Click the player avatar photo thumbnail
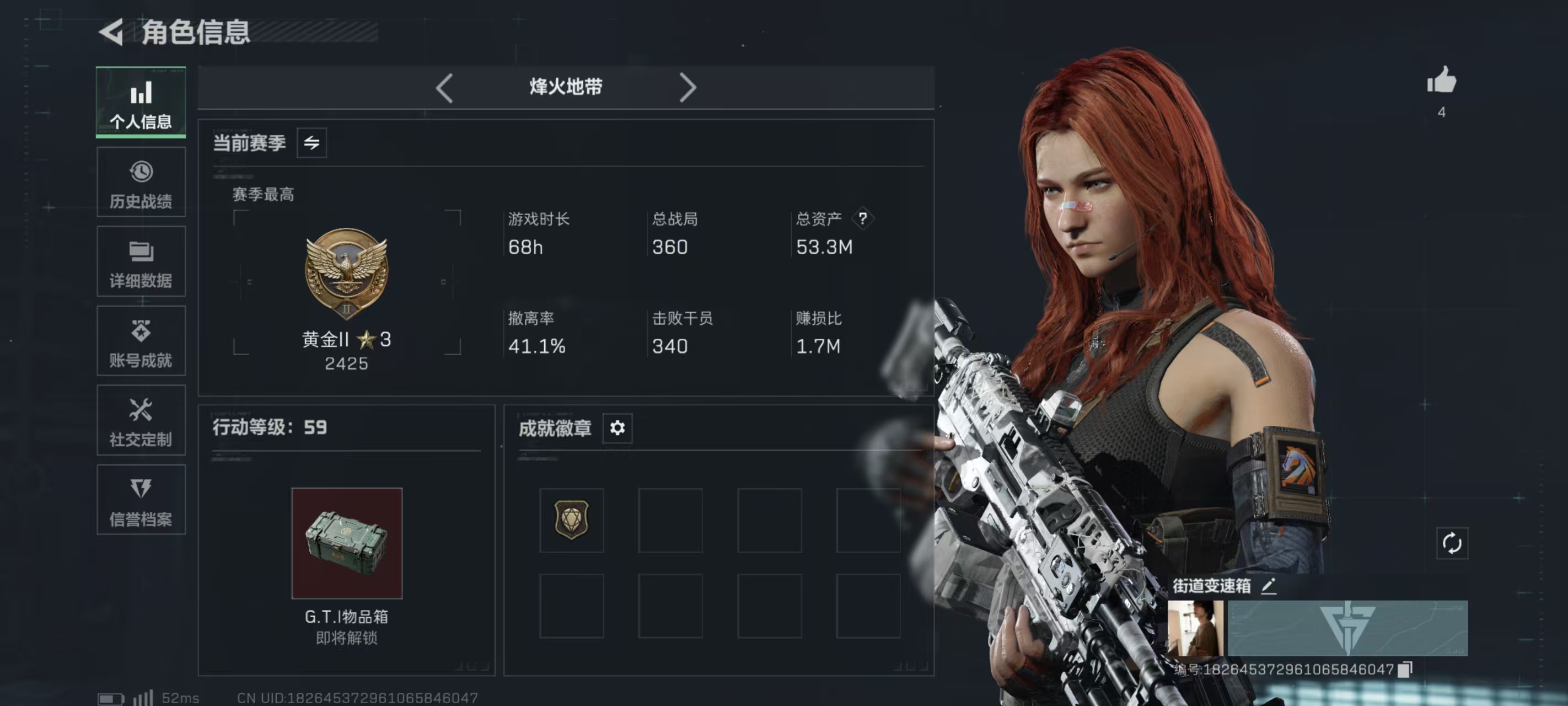Image resolution: width=1568 pixels, height=706 pixels. [x=1195, y=628]
